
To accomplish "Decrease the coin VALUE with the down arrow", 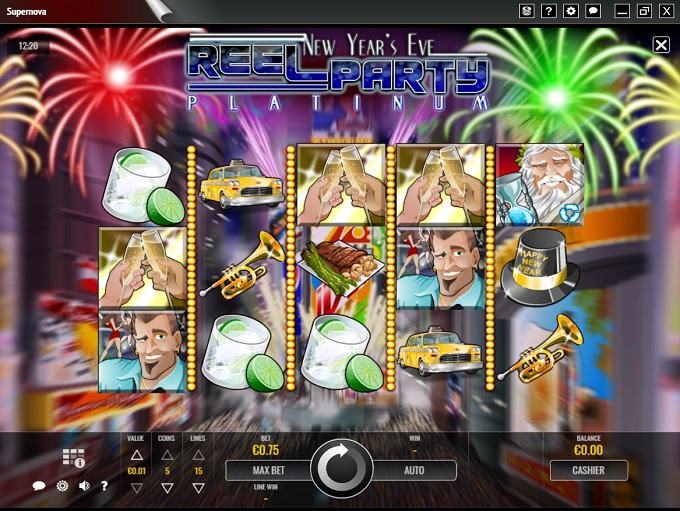I will 137,488.
